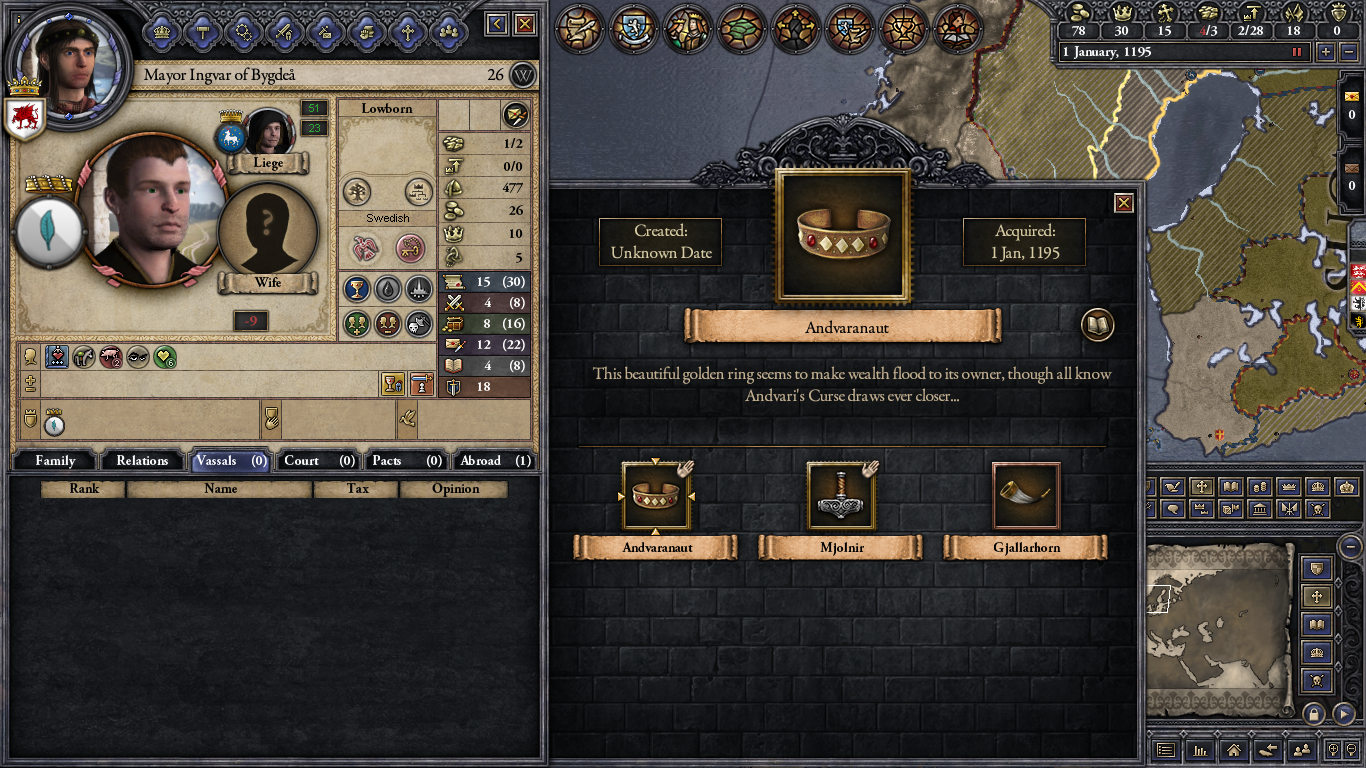The image size is (1366, 770).
Task: Decrease game speed with the minus stepper
Action: [x=1349, y=52]
